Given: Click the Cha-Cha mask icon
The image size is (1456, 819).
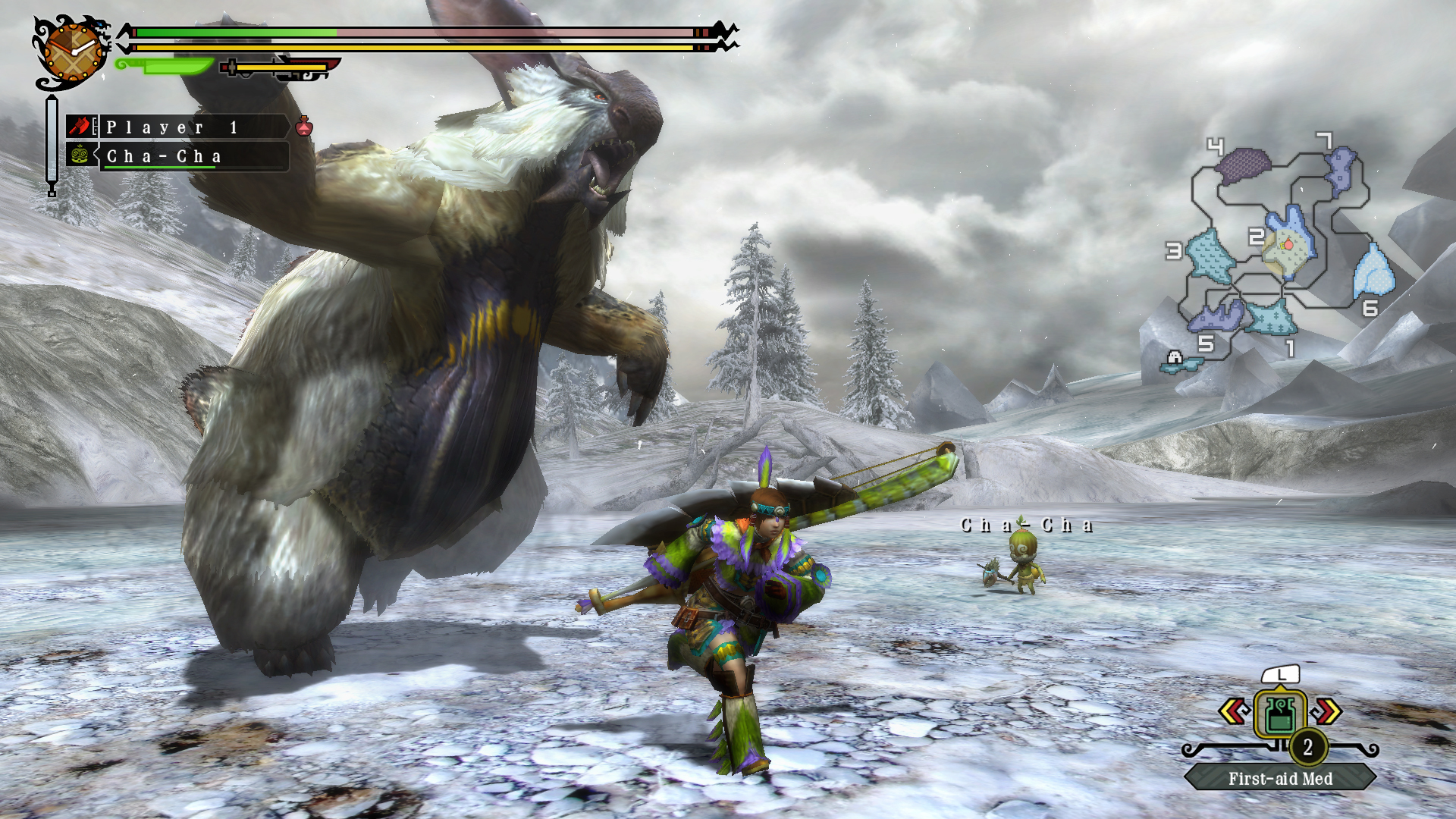Looking at the screenshot, I should [x=79, y=155].
